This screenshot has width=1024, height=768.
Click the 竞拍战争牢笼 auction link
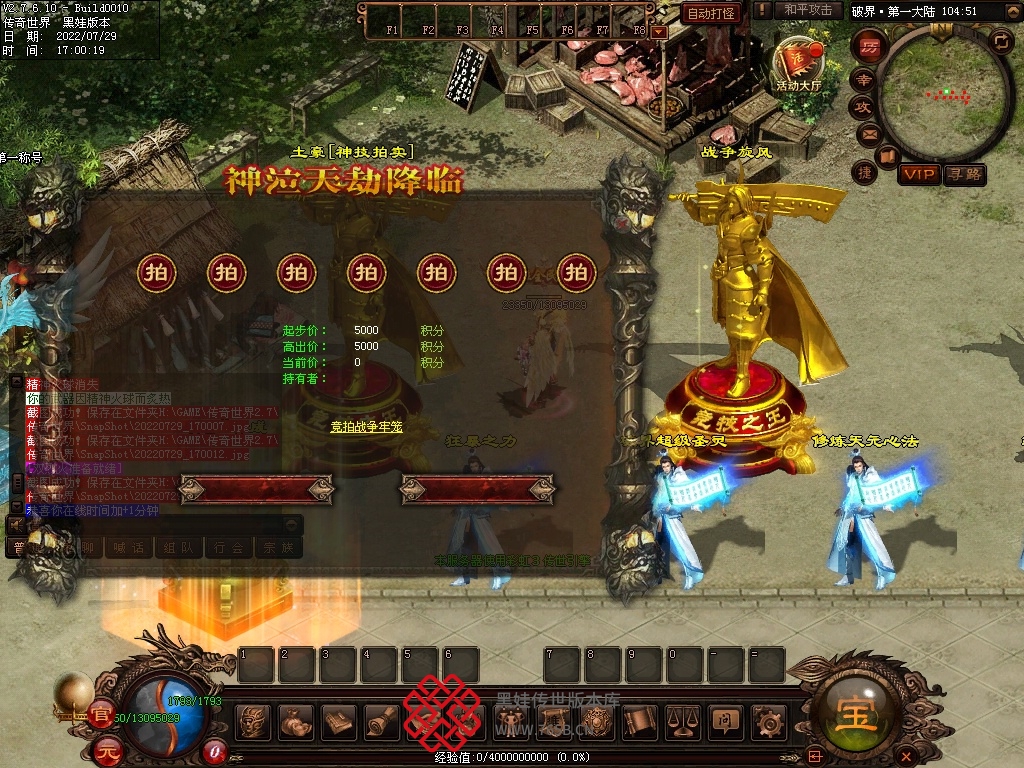pos(366,427)
